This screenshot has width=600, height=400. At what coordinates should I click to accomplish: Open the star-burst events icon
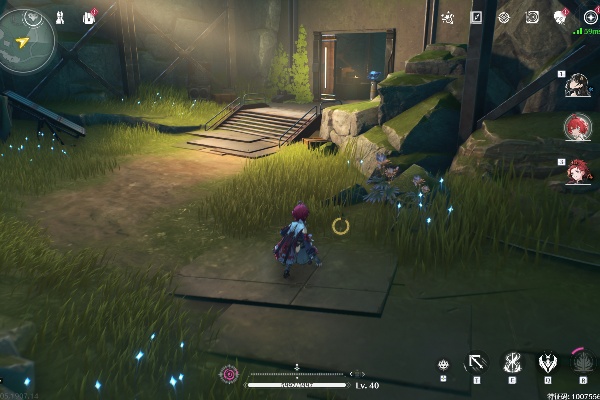(447, 17)
